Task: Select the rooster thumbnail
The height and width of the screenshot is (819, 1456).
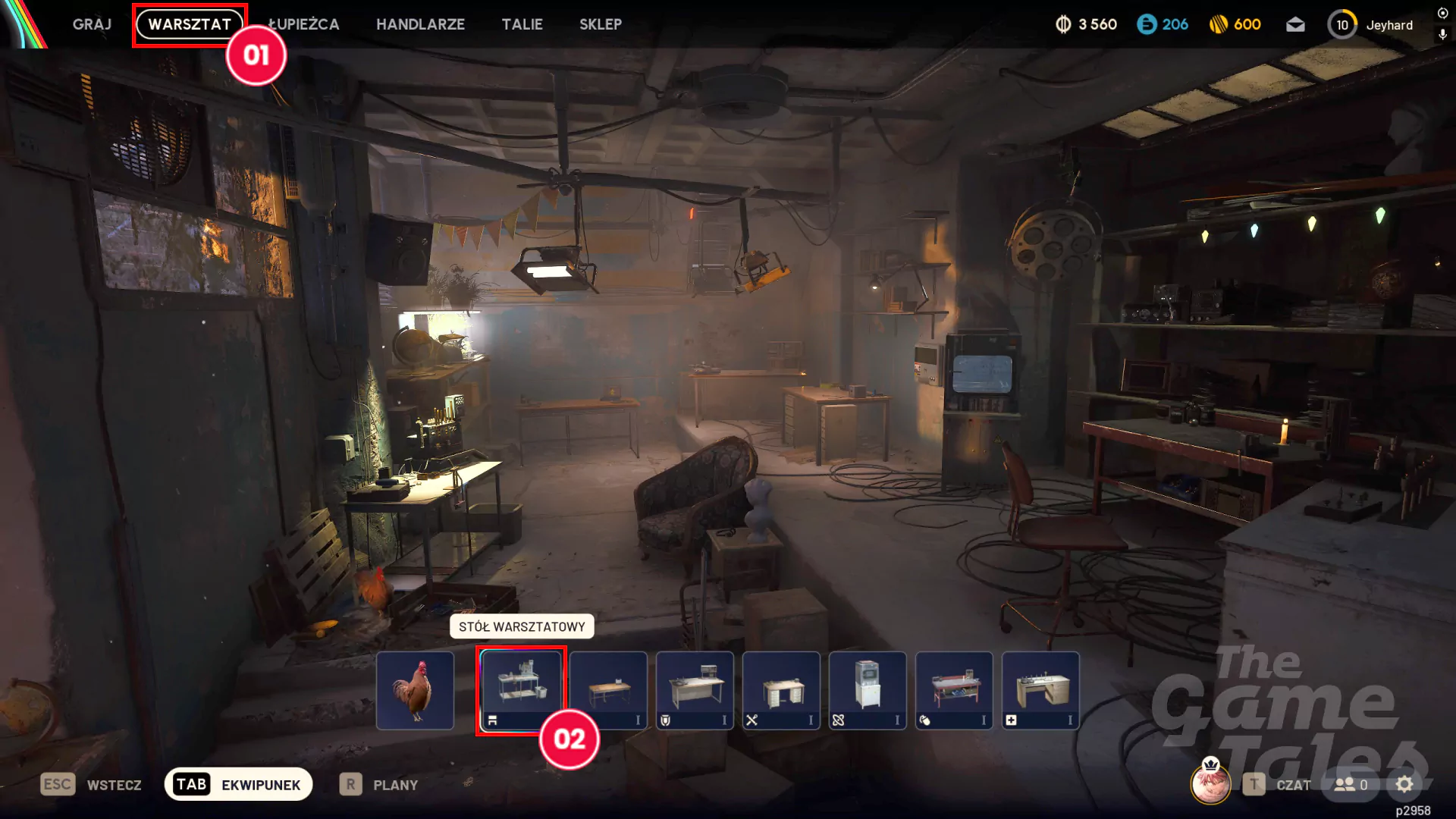Action: point(415,690)
